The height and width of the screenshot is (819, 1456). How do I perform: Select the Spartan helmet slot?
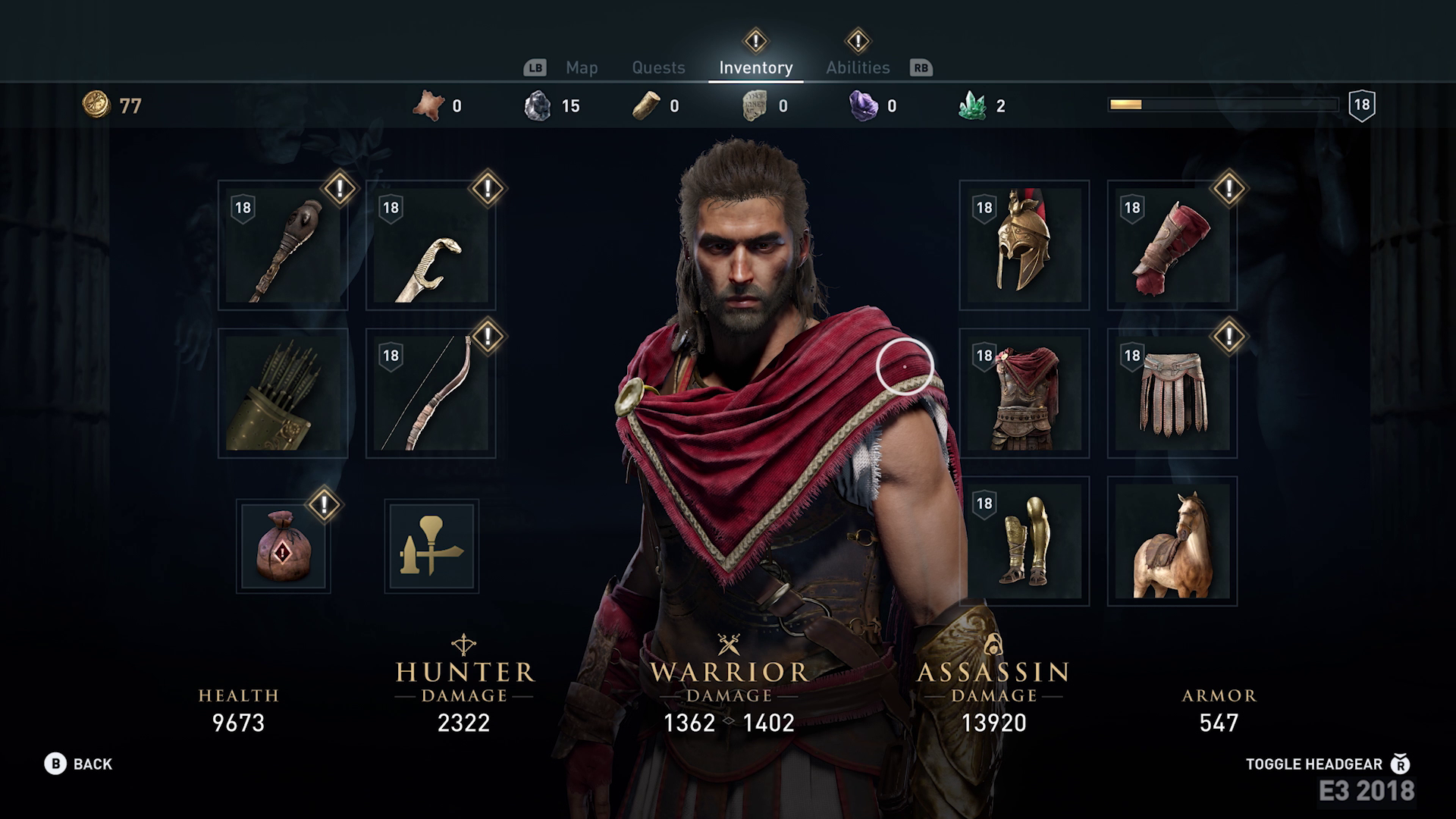(1024, 246)
